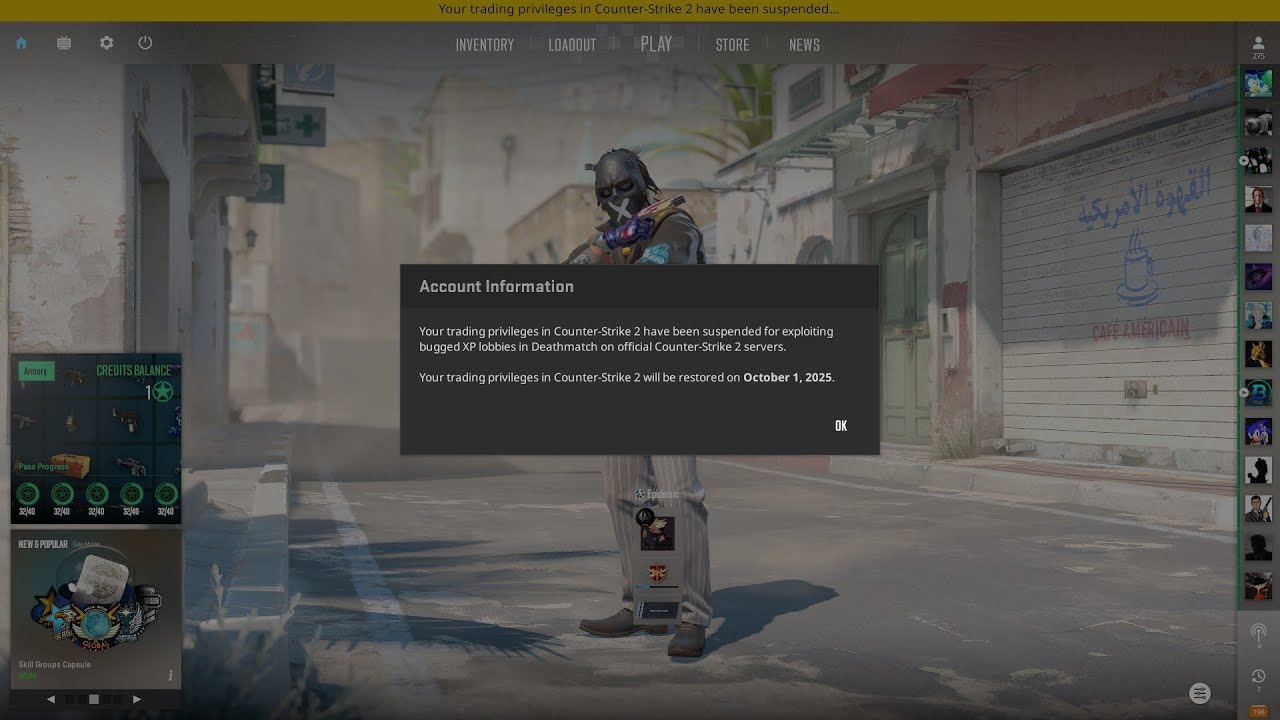Select the News menu item
This screenshot has width=1280, height=720.
804,44
